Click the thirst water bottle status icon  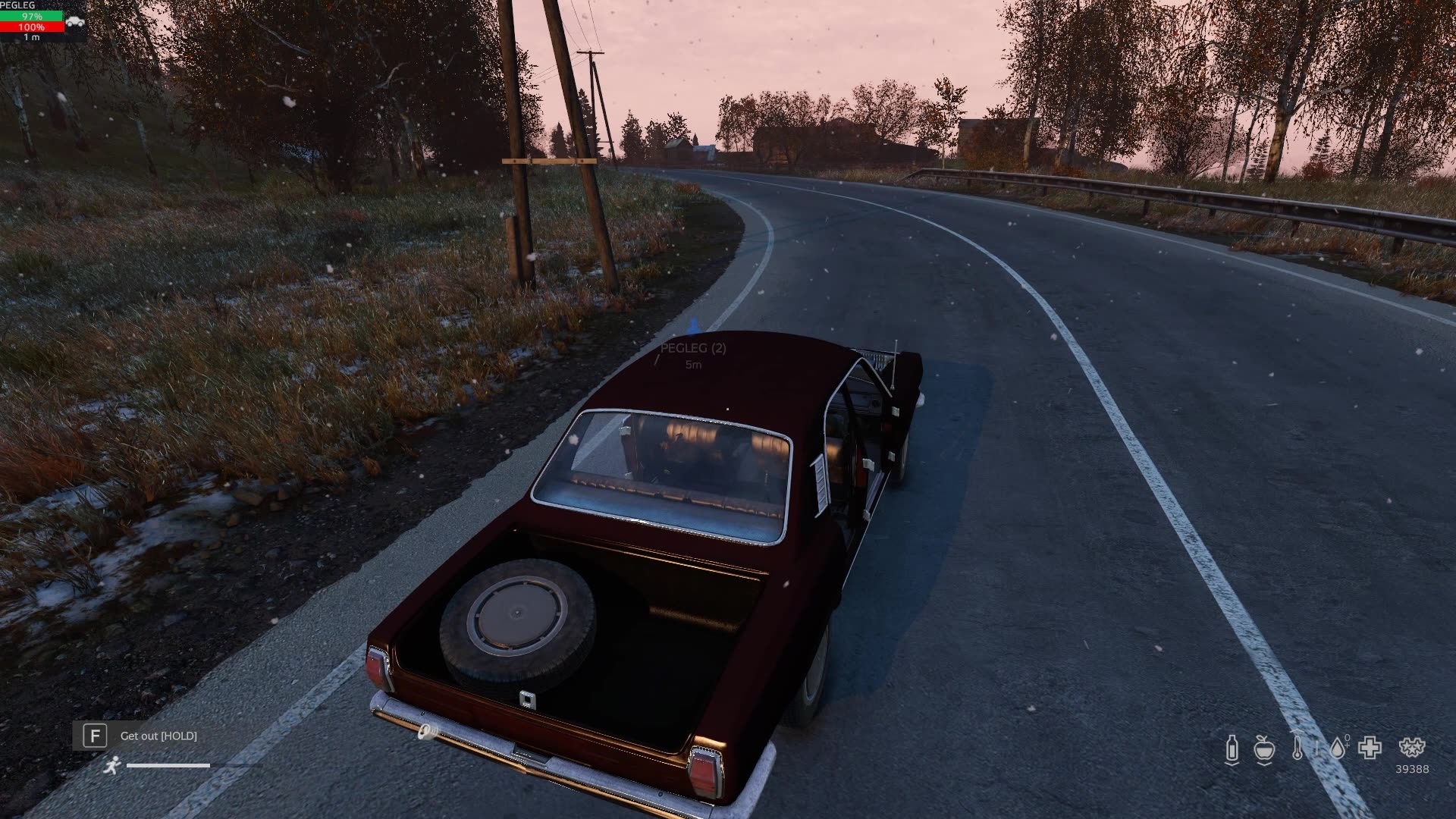click(1232, 749)
